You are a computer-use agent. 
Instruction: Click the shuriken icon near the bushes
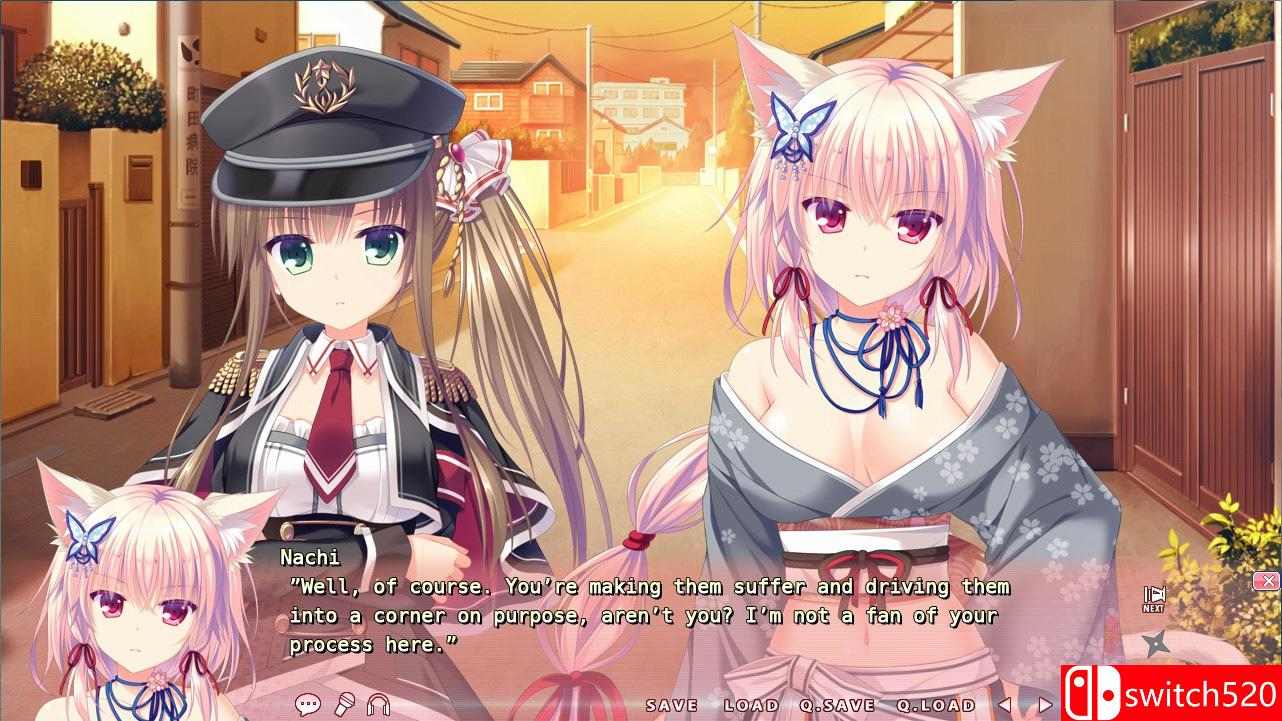(1156, 642)
